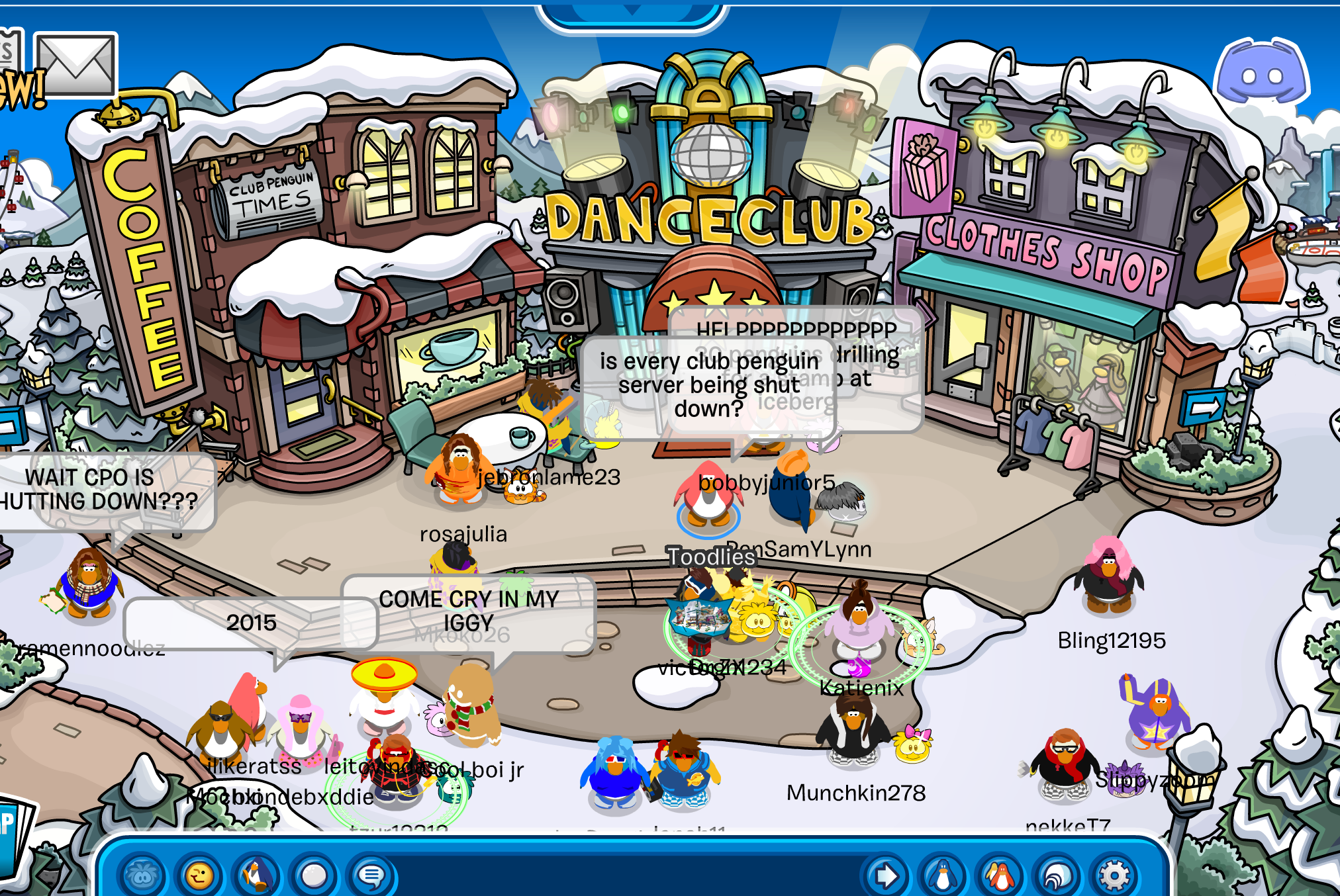Open the mail envelope inbox

click(75, 65)
